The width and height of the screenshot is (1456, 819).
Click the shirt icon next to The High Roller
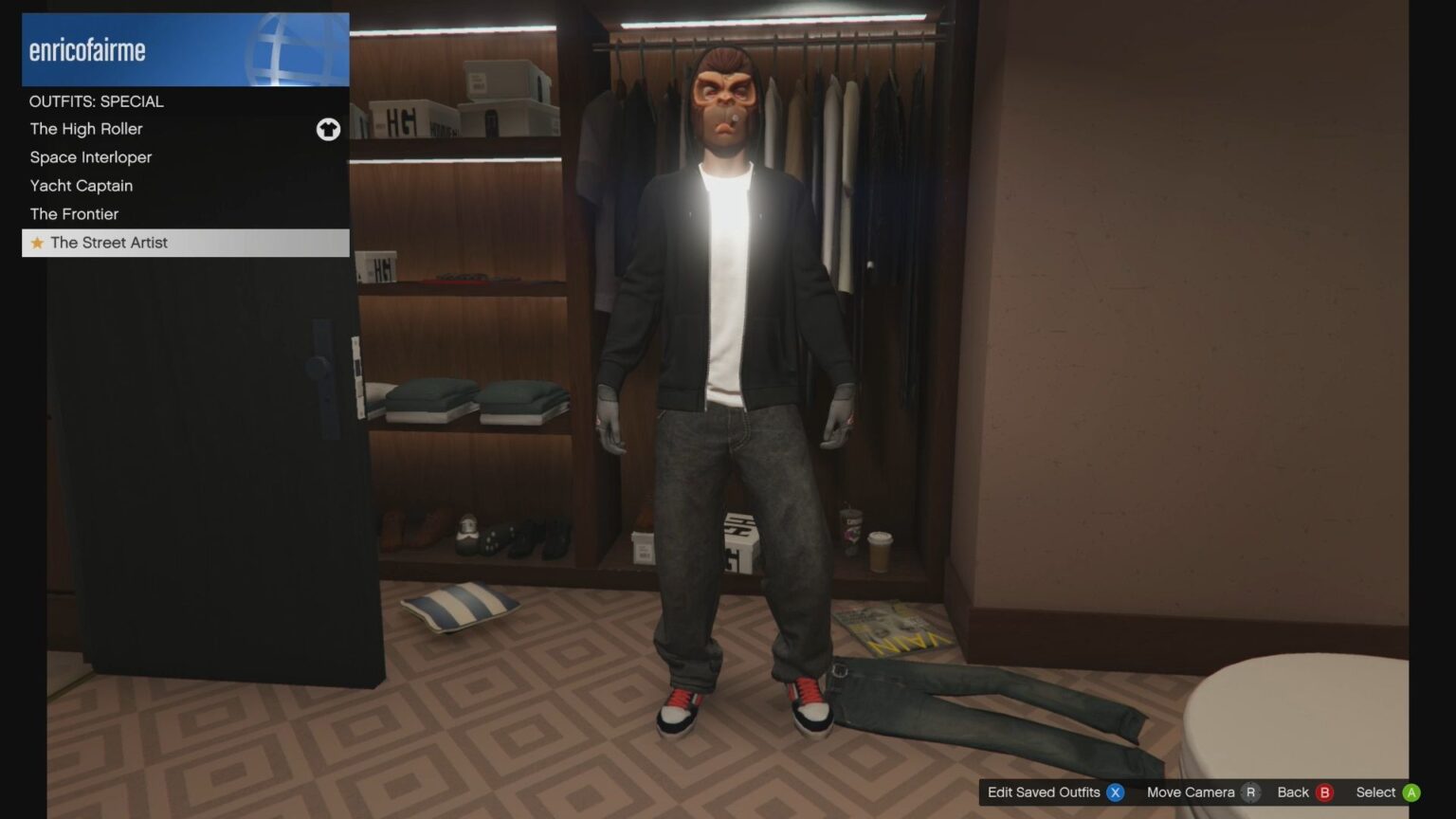pos(328,129)
